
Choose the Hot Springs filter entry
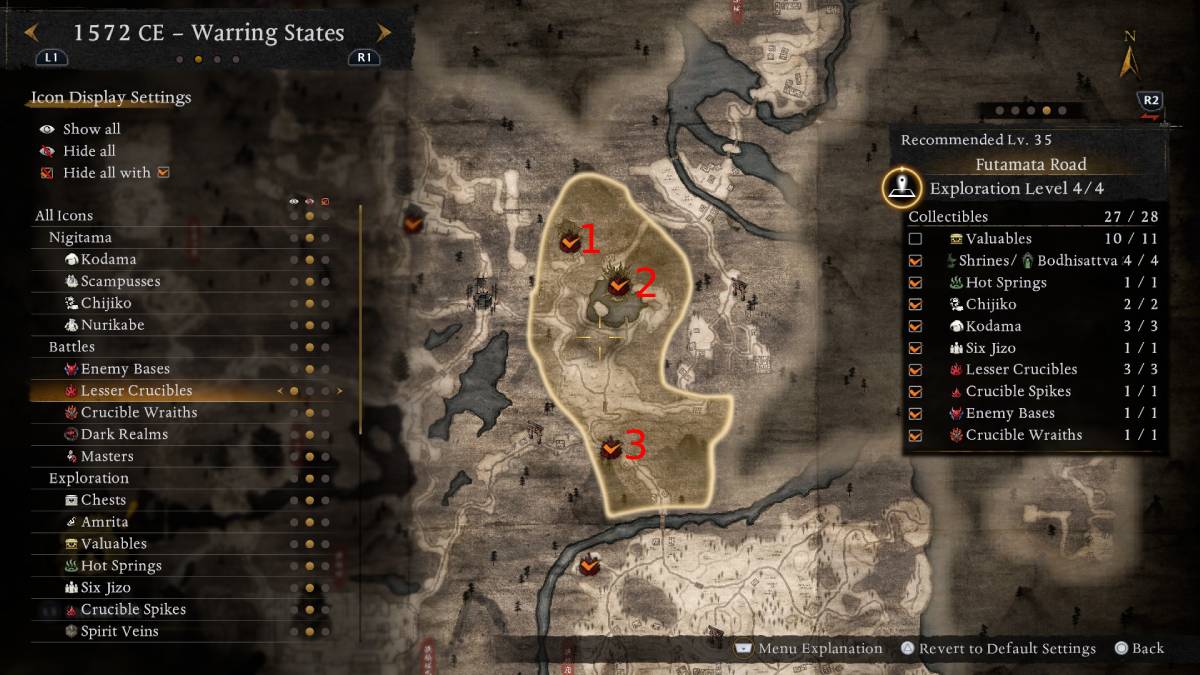121,566
